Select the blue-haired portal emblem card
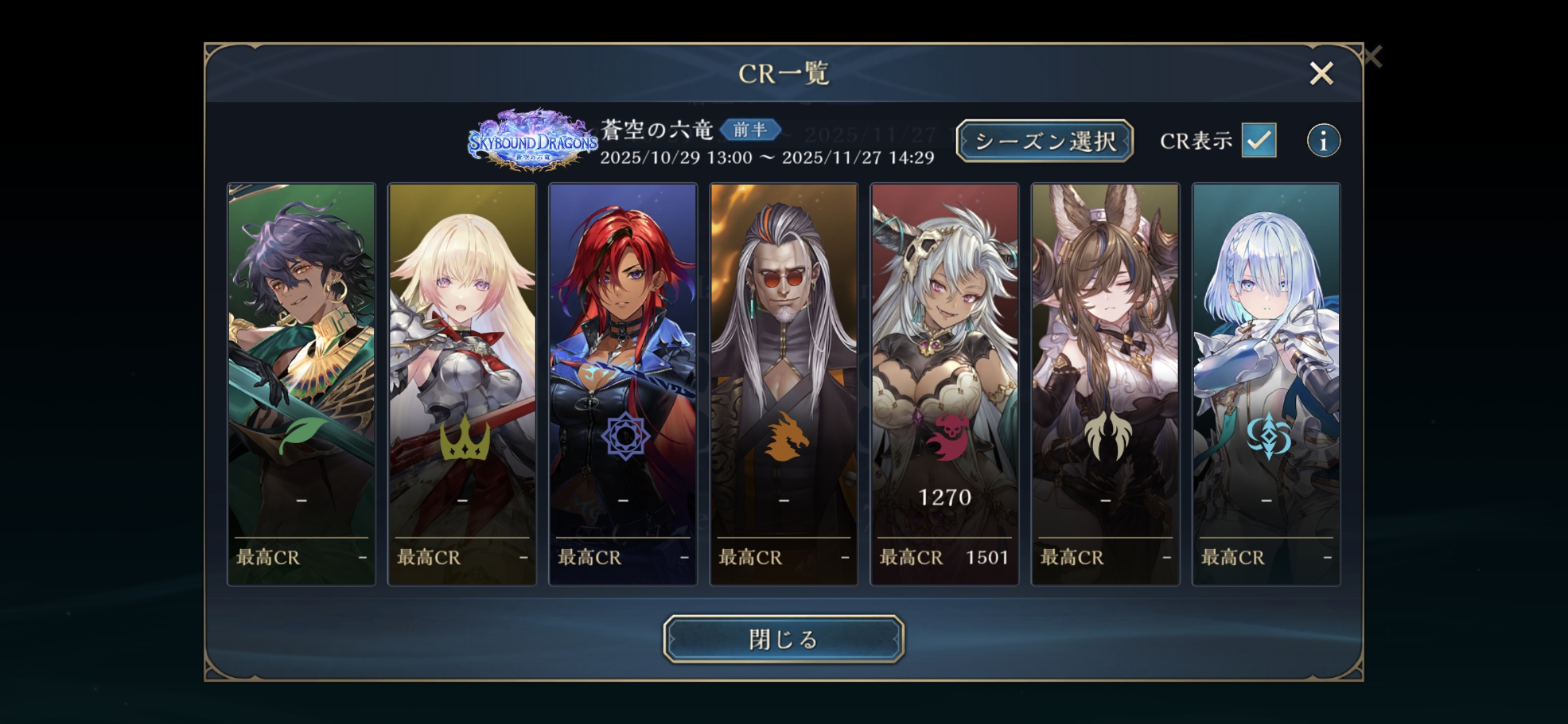Viewport: 1568px width, 724px height. [1266, 384]
